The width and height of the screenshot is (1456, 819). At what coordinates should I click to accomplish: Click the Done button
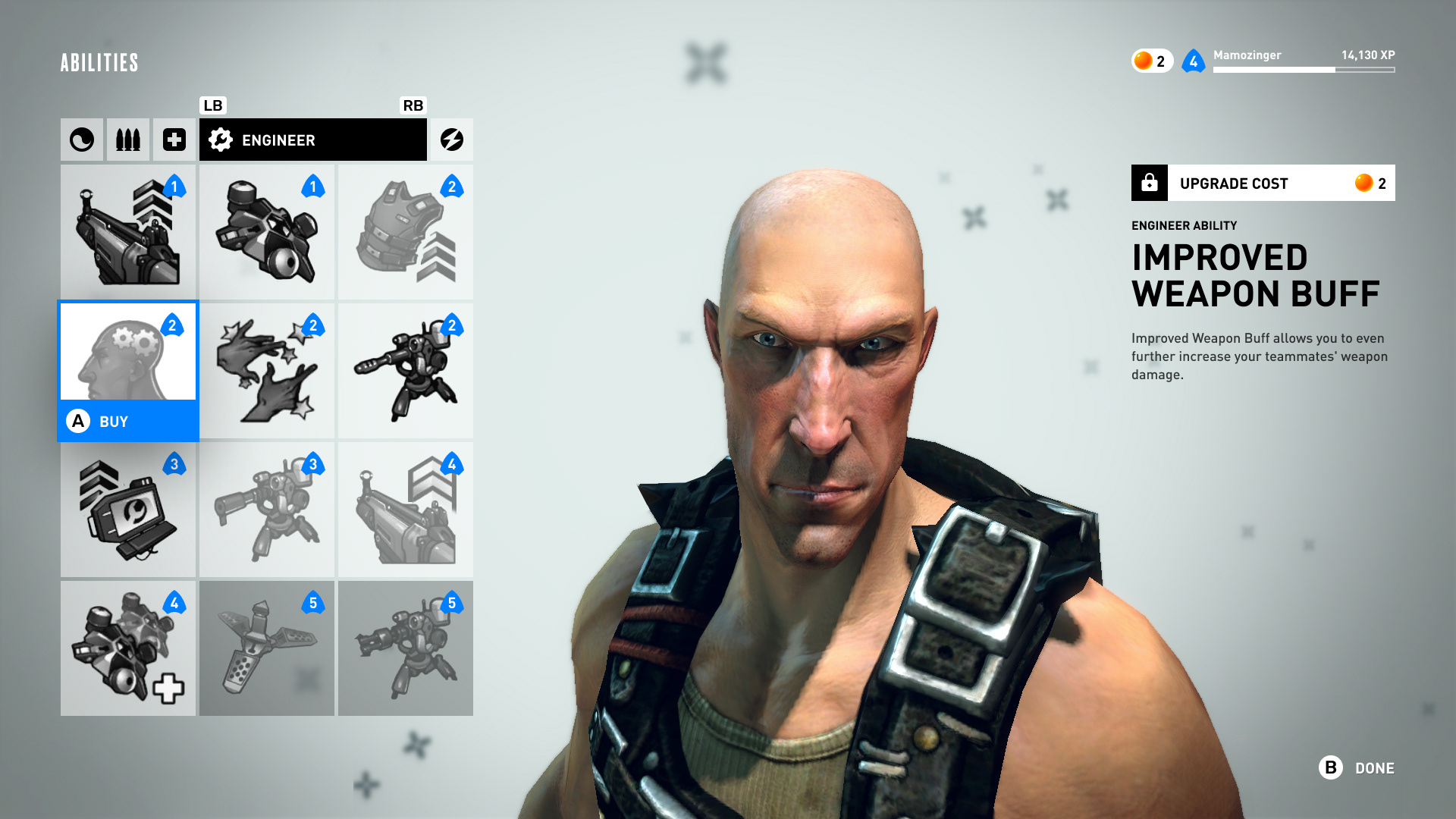(x=1357, y=768)
